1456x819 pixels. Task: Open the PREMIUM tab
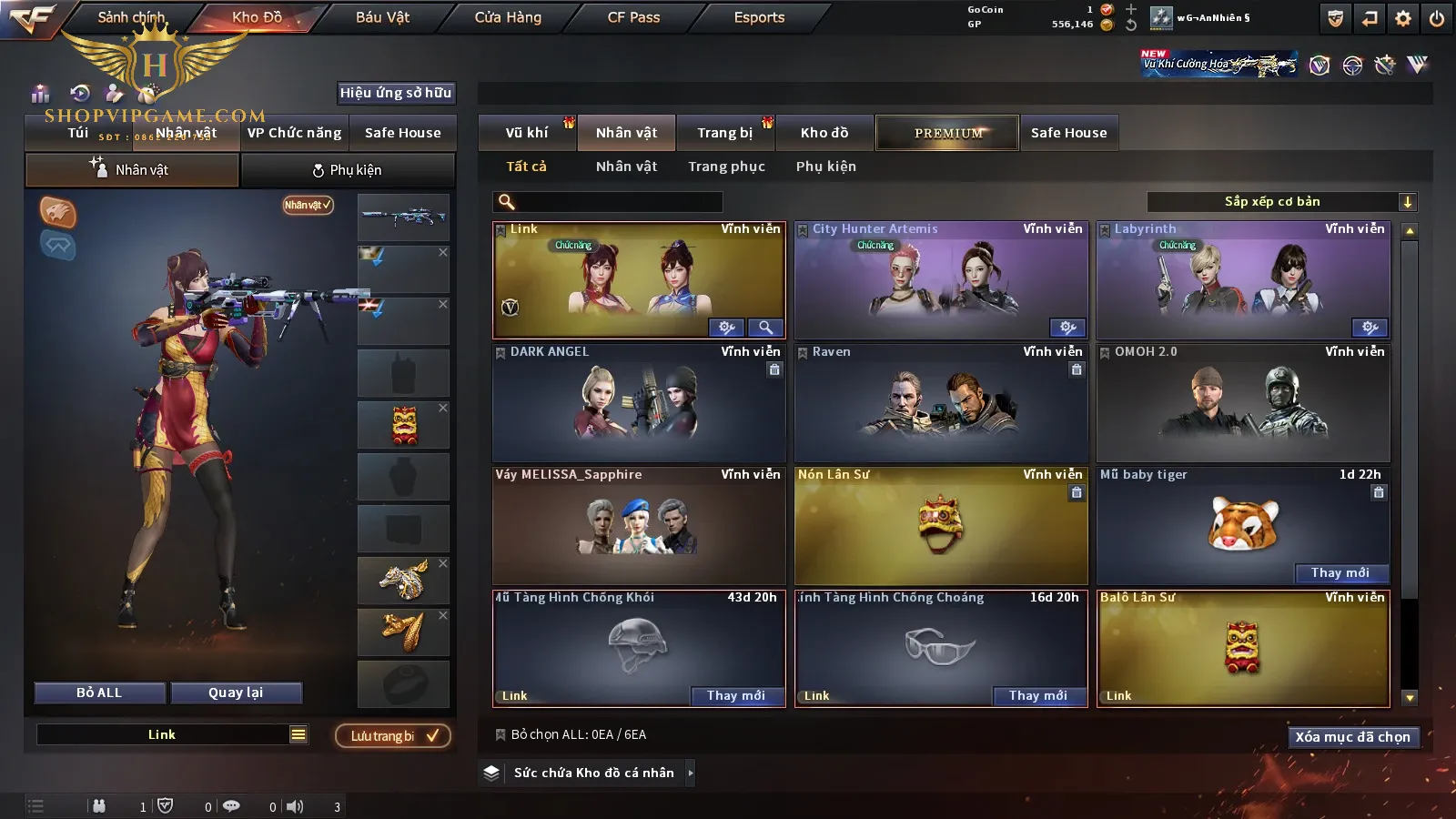[947, 133]
